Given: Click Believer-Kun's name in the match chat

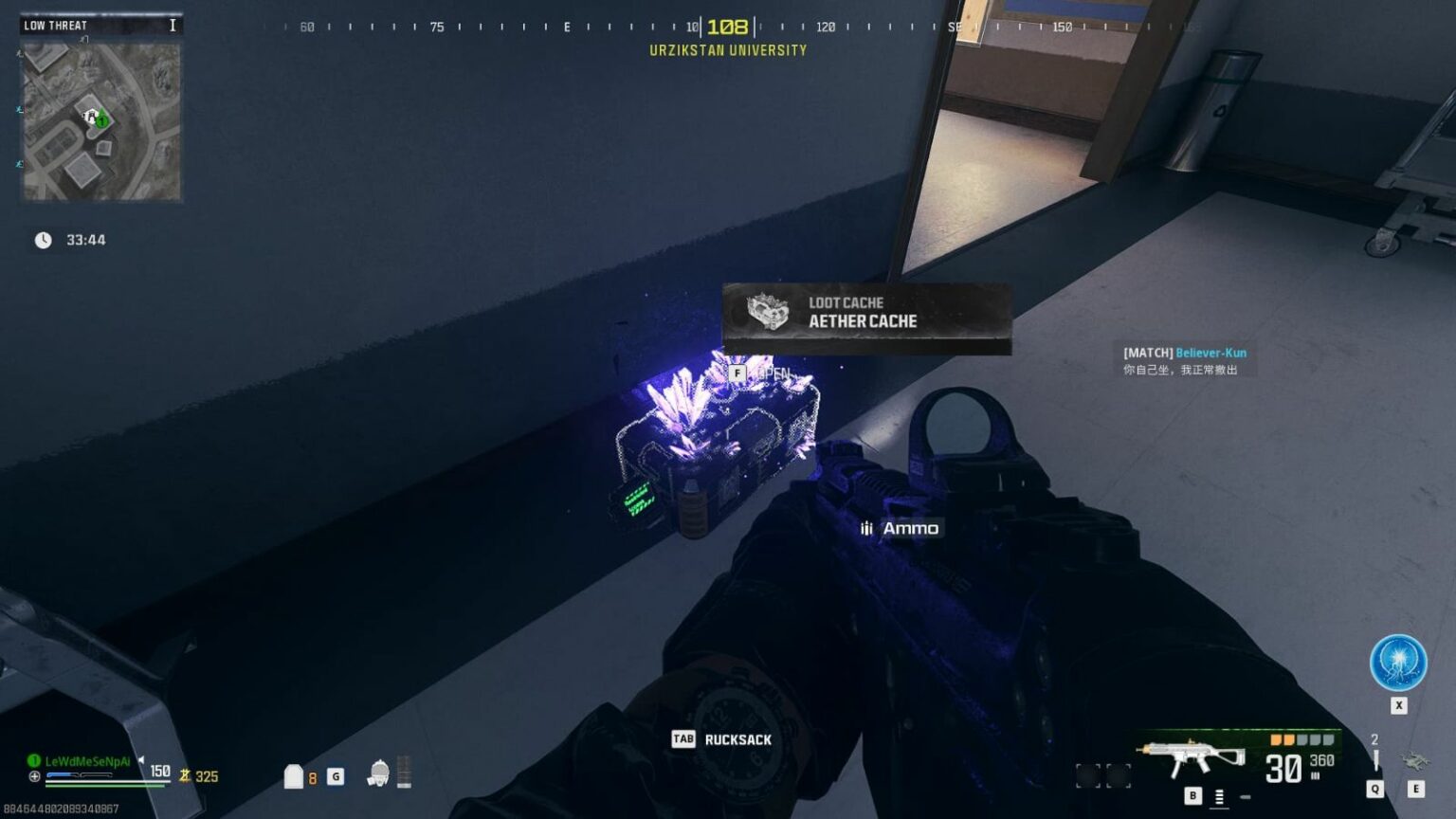Looking at the screenshot, I should [1210, 352].
